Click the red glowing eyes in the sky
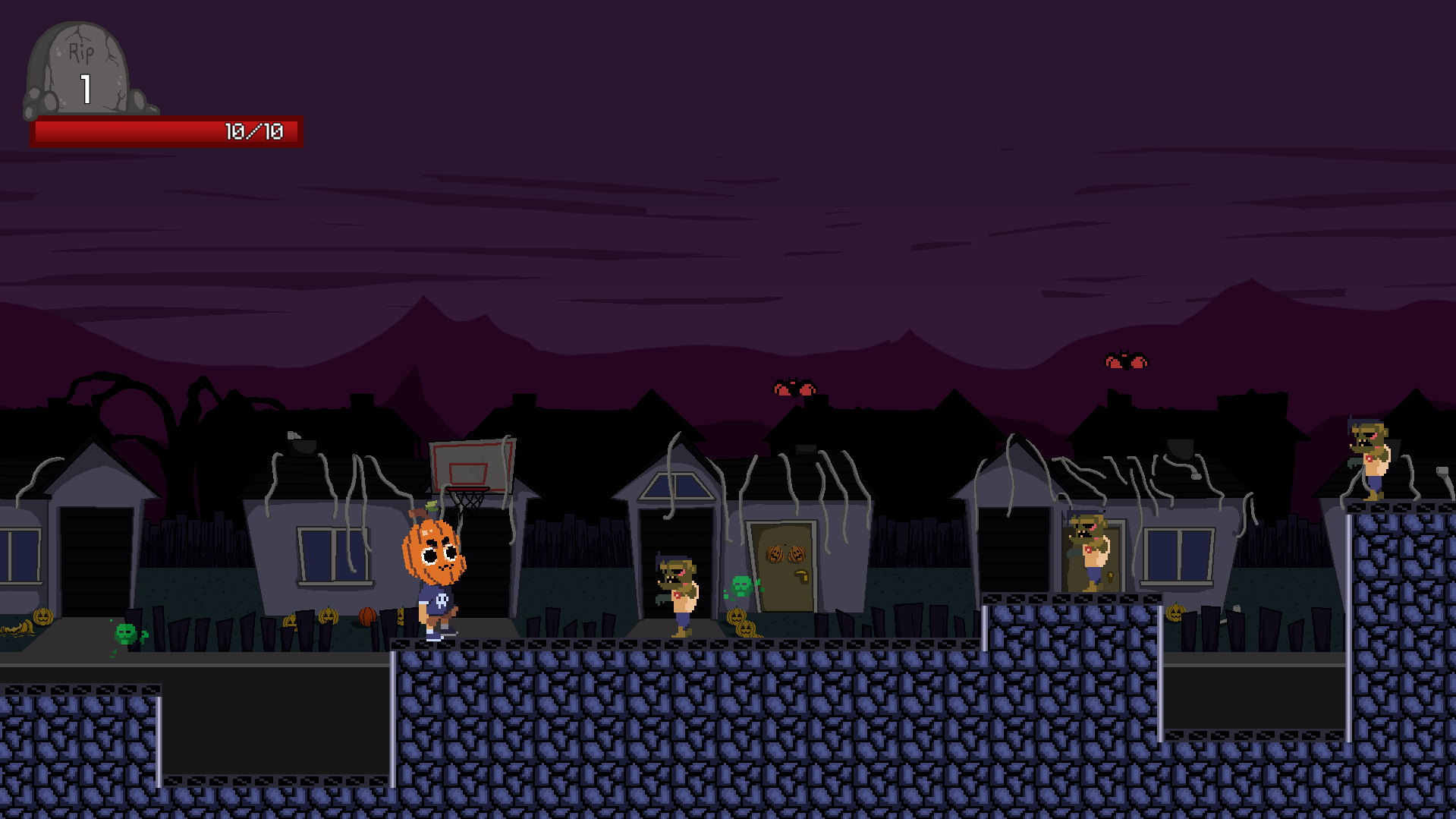This screenshot has height=819, width=1456. tap(794, 387)
